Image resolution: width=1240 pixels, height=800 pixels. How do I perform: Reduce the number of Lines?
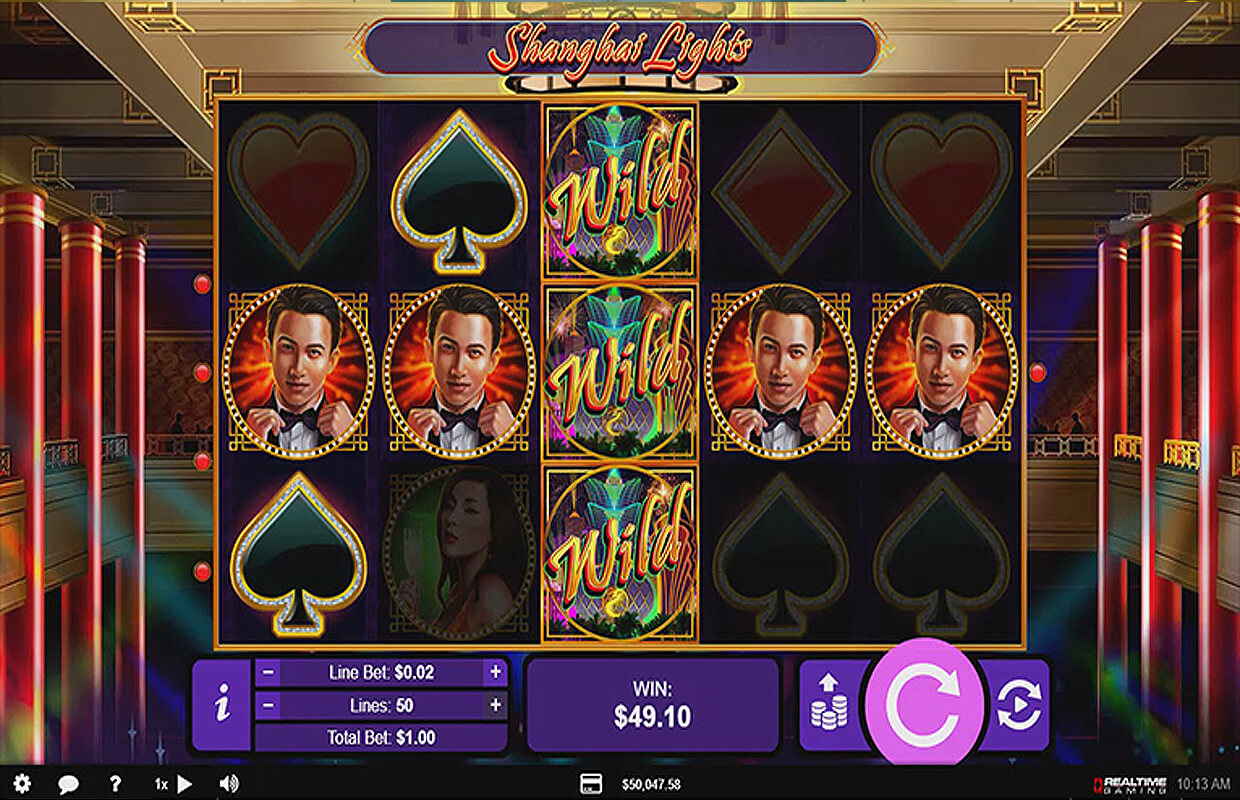click(268, 705)
